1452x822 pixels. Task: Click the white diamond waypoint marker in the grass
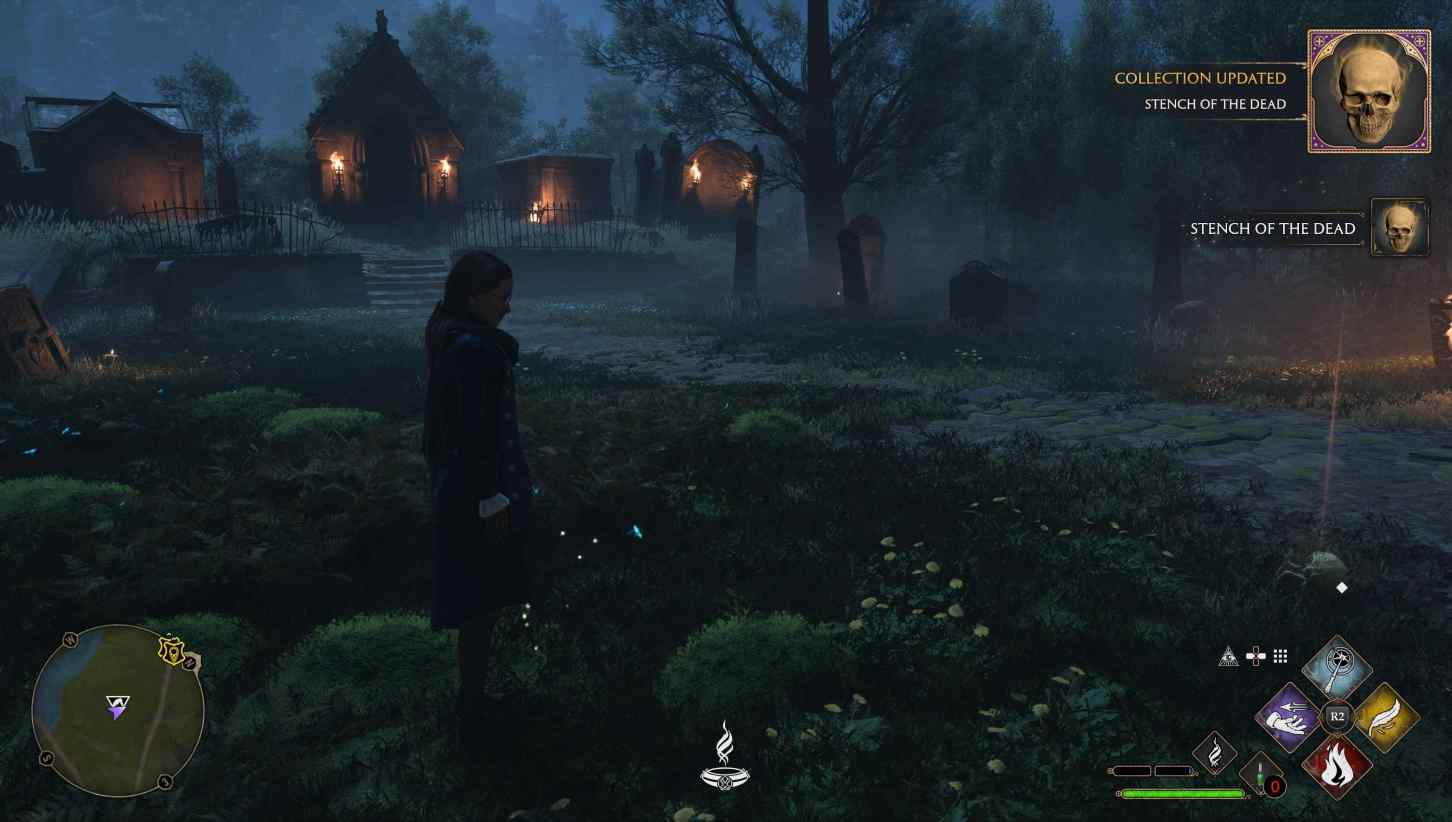point(1341,588)
